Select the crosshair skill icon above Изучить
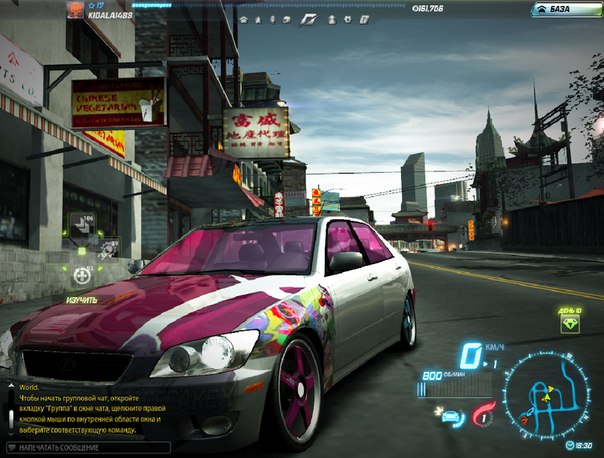 (x=82, y=275)
